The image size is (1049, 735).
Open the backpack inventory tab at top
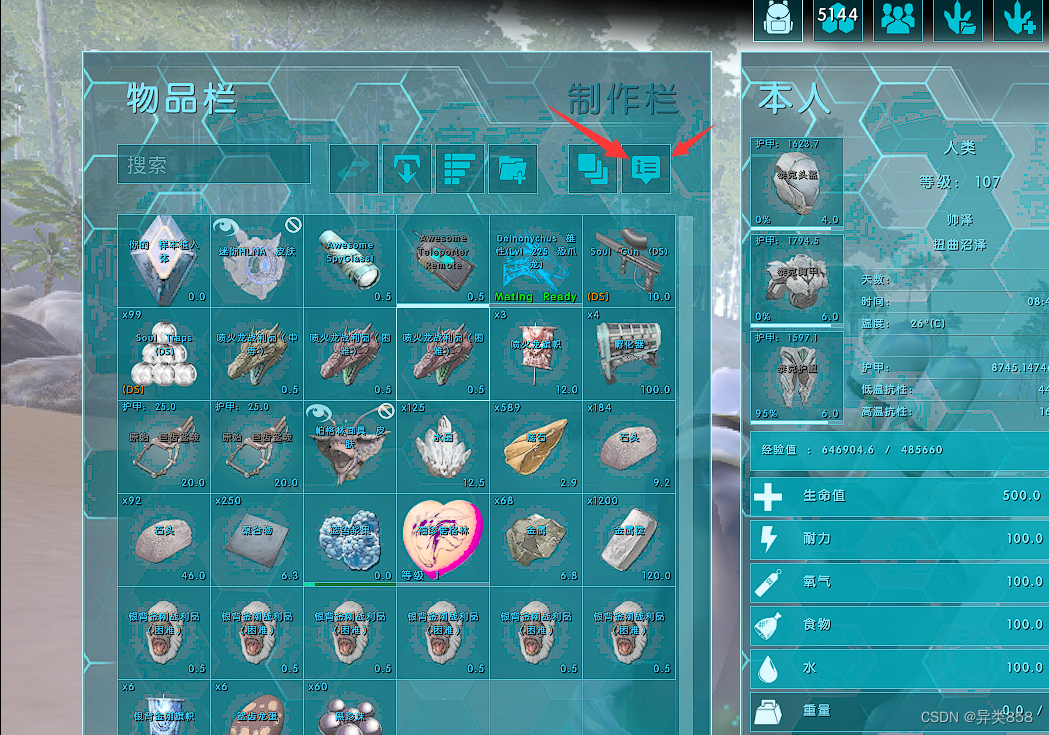coord(777,20)
